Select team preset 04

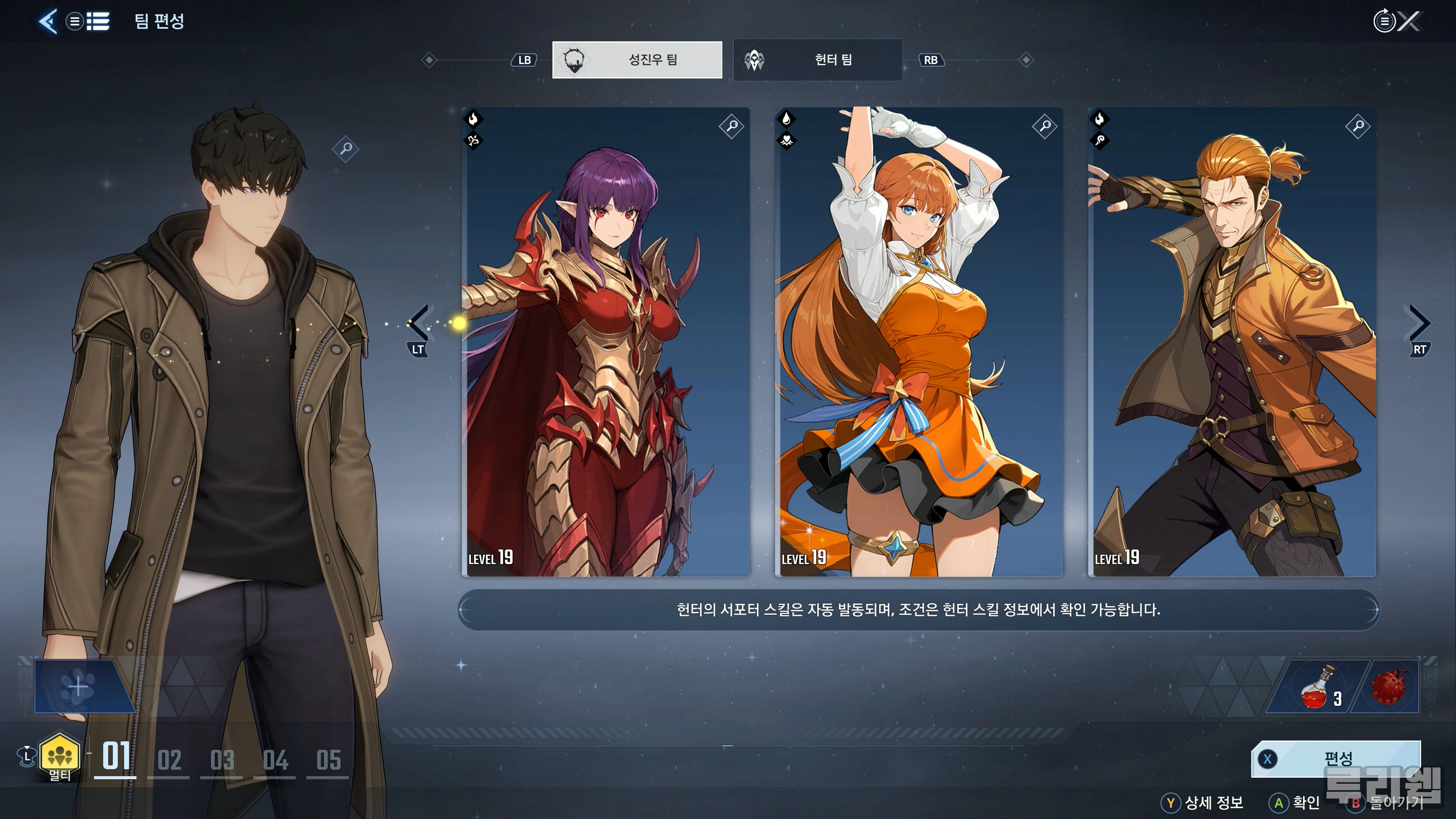pos(275,760)
